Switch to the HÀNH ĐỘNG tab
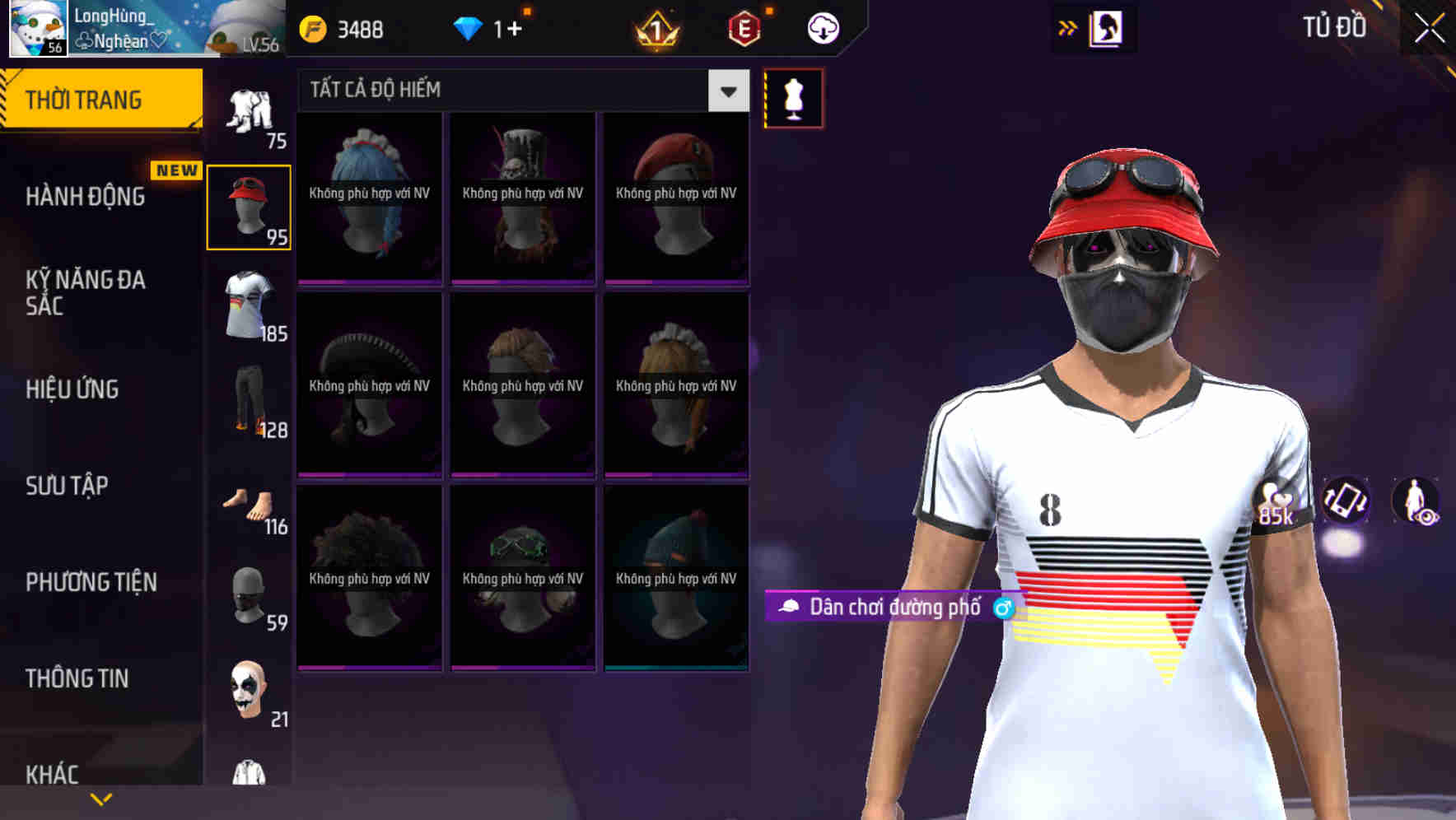 pyautogui.click(x=82, y=197)
